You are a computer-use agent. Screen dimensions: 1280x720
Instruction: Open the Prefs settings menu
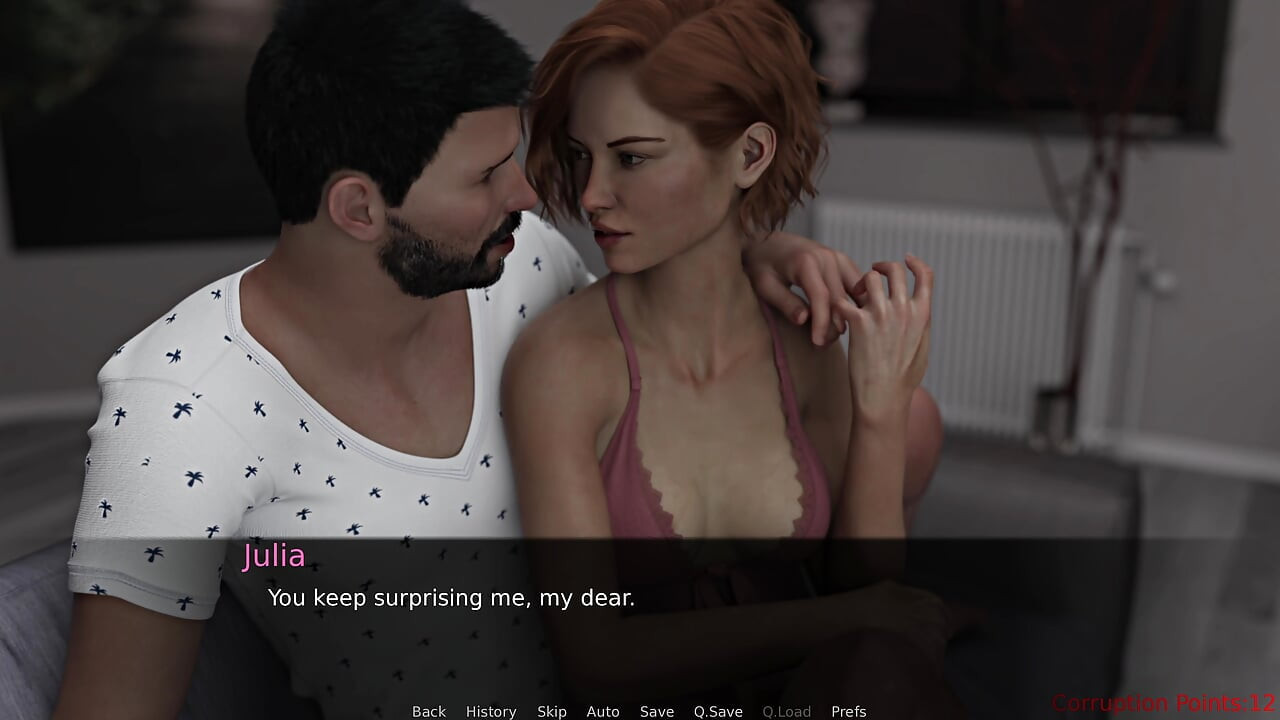[x=849, y=711]
